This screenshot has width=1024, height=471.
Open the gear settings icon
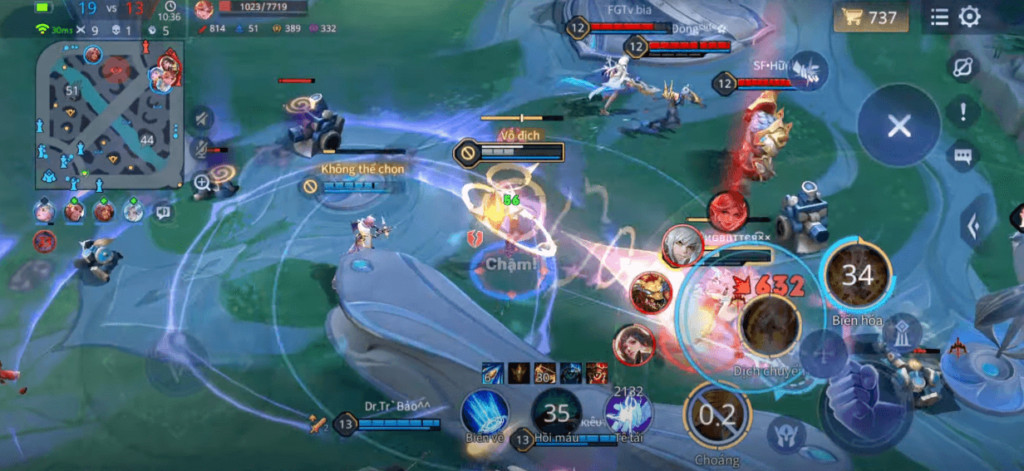coord(969,17)
